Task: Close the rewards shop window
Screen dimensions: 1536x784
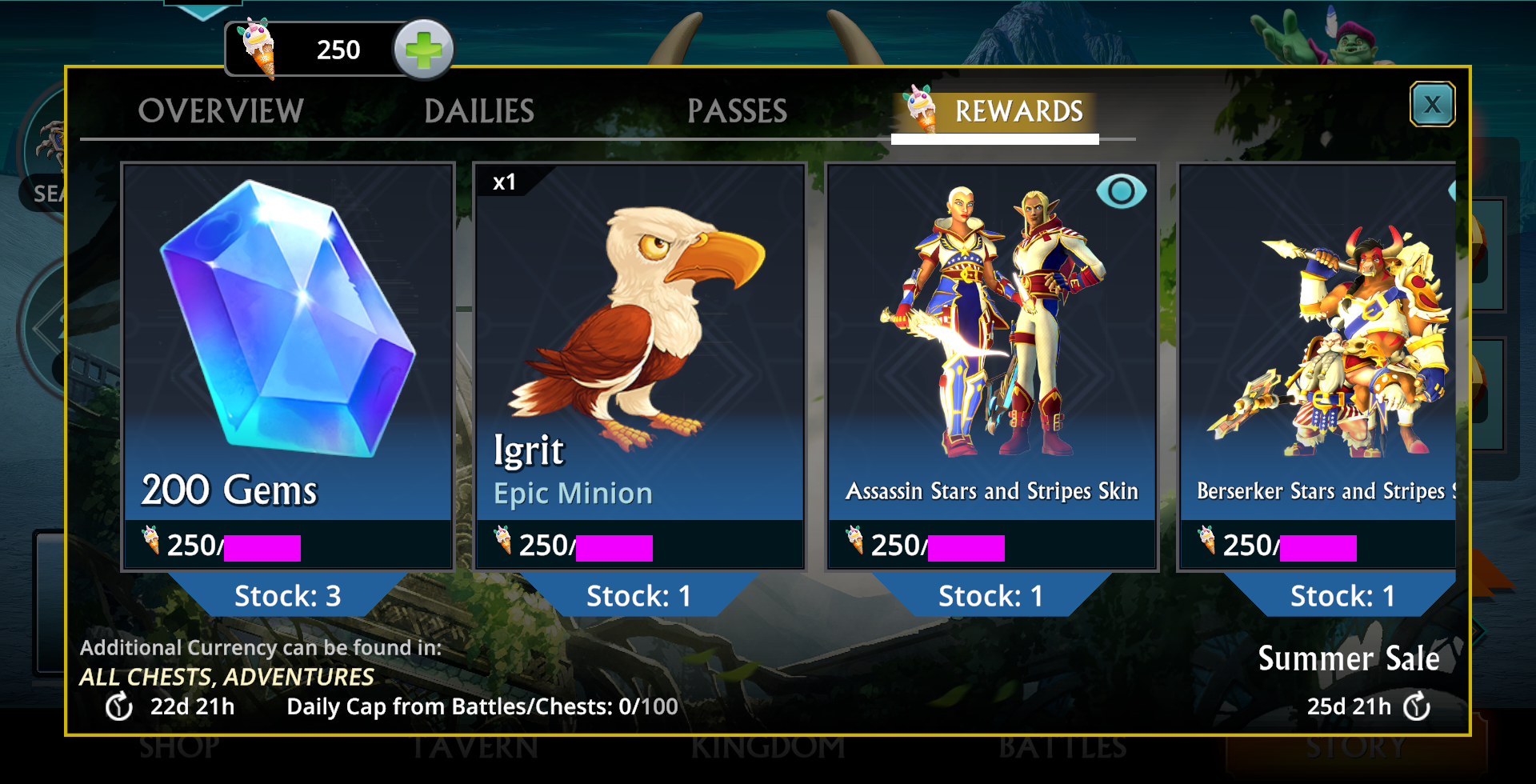Action: 1431,104
